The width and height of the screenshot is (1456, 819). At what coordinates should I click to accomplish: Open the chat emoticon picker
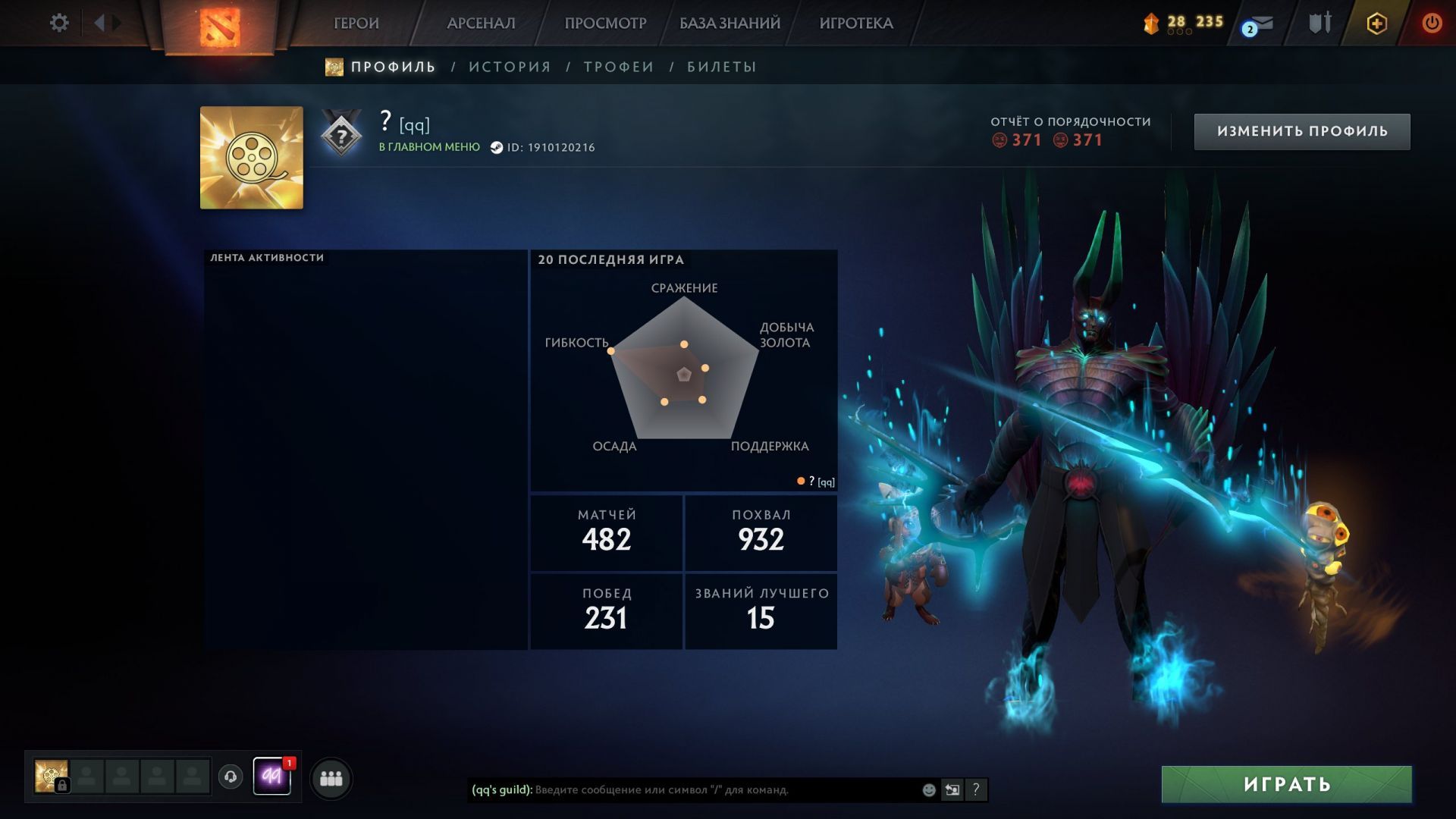pyautogui.click(x=929, y=790)
